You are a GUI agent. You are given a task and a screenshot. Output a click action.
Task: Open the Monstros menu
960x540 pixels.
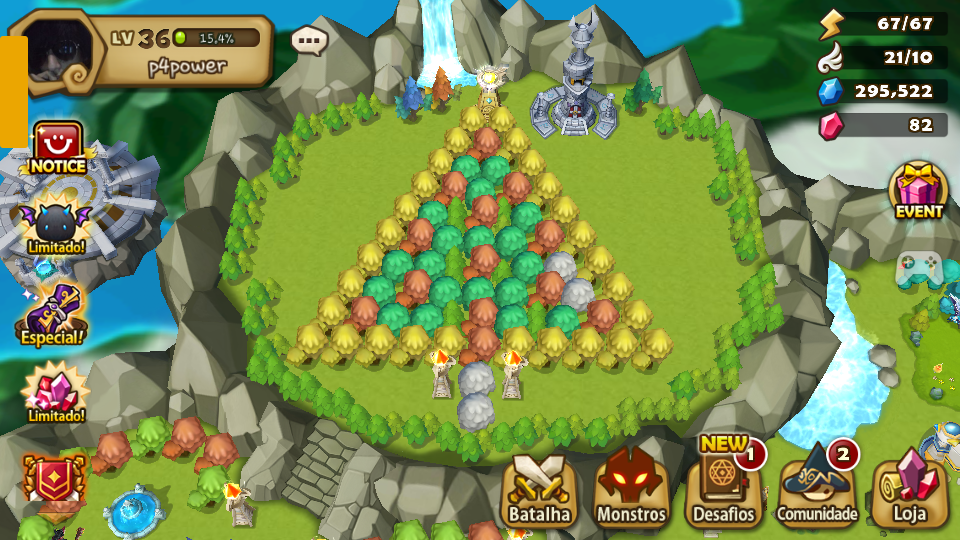(631, 489)
